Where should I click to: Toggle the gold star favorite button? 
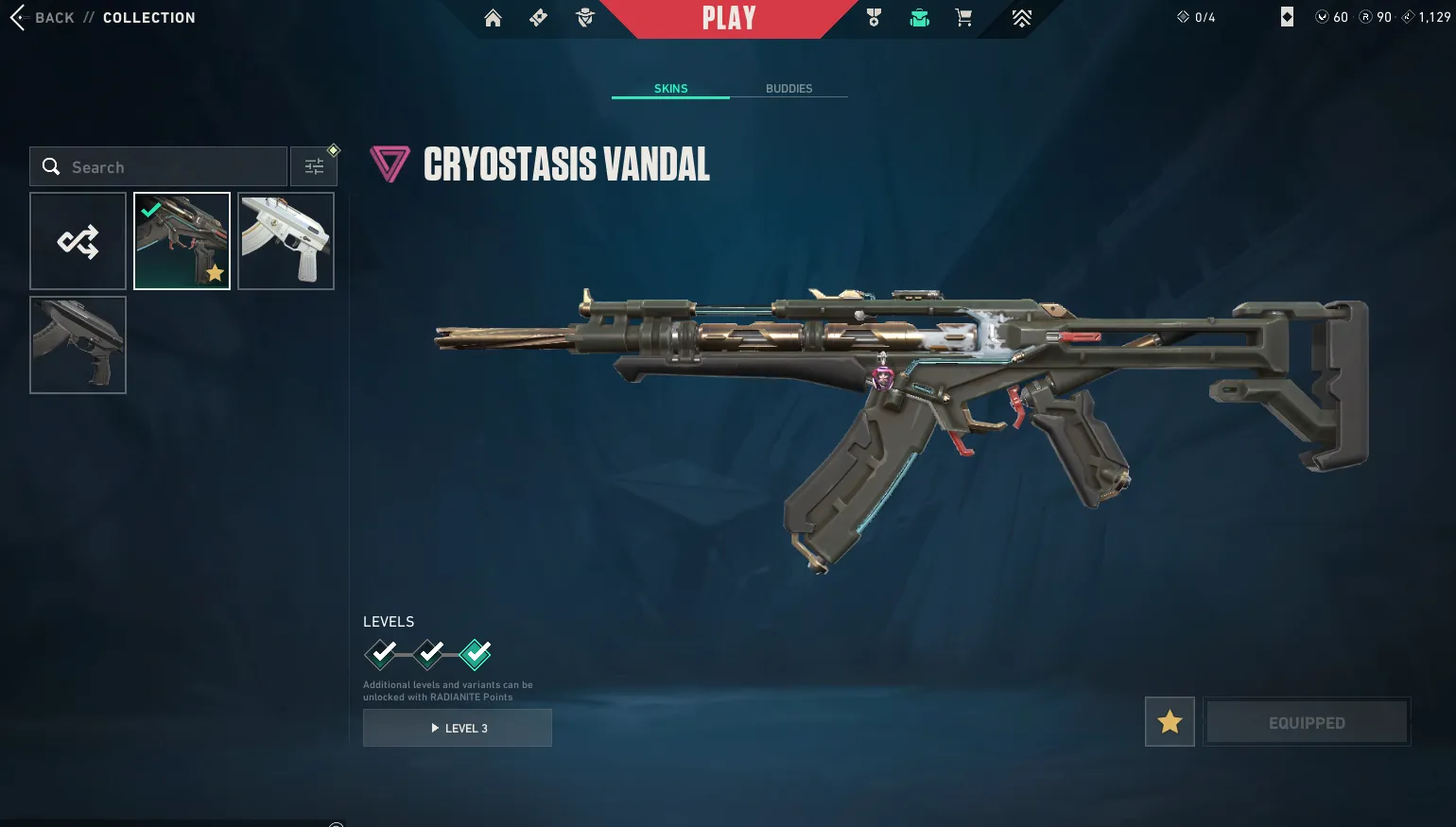(x=1170, y=722)
